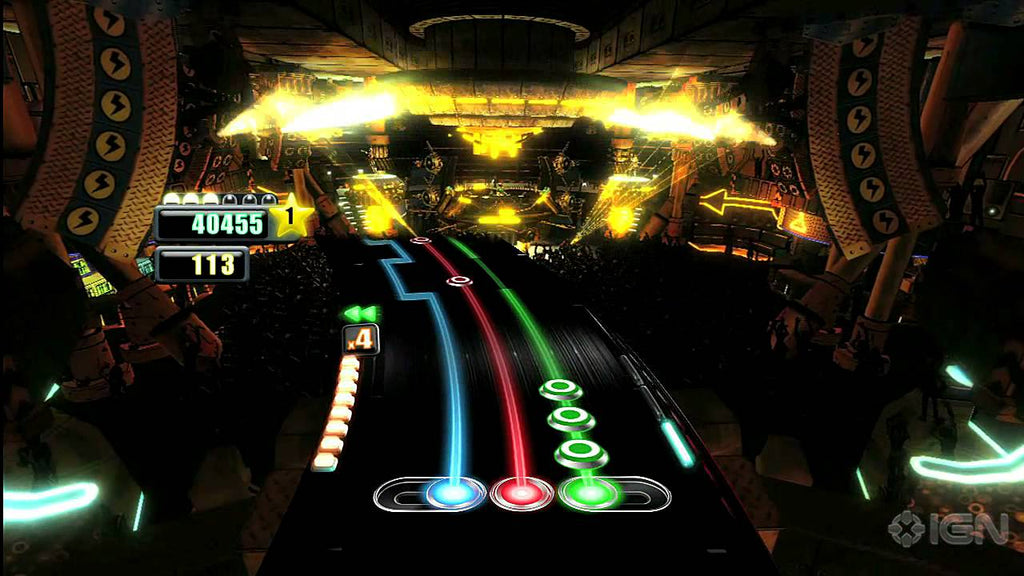
Task: Hit the blue stream target pad
Action: 454,492
